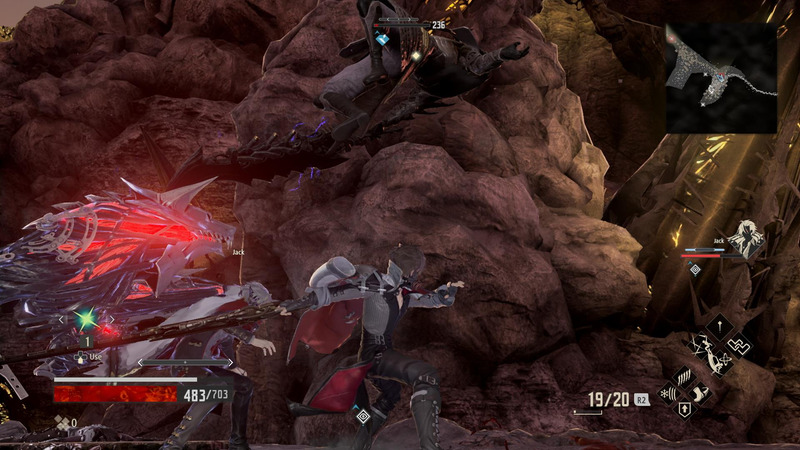Cycle quick item with the left arrow
The height and width of the screenshot is (450, 800).
[x=61, y=320]
